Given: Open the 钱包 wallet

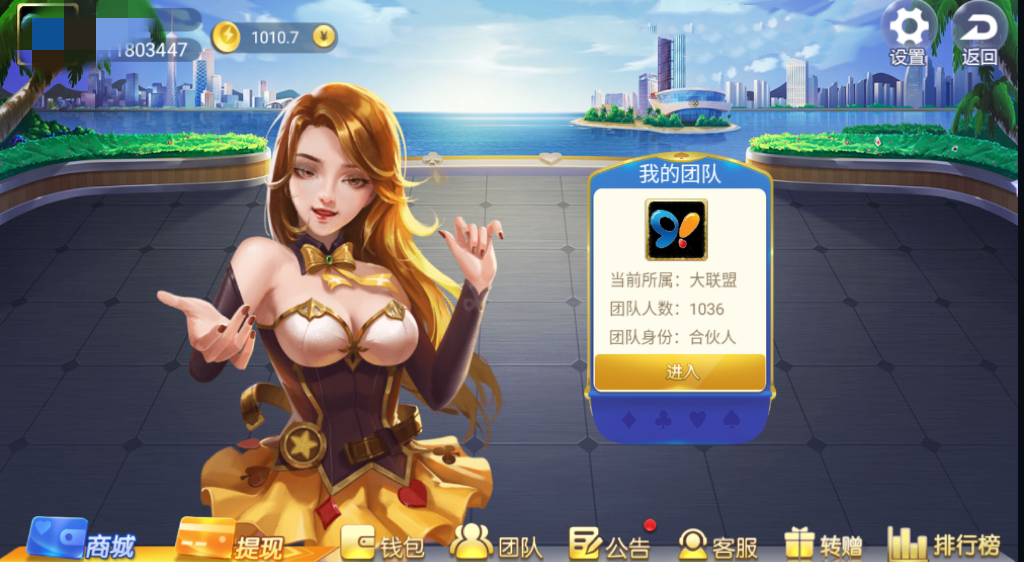Looking at the screenshot, I should [382, 545].
